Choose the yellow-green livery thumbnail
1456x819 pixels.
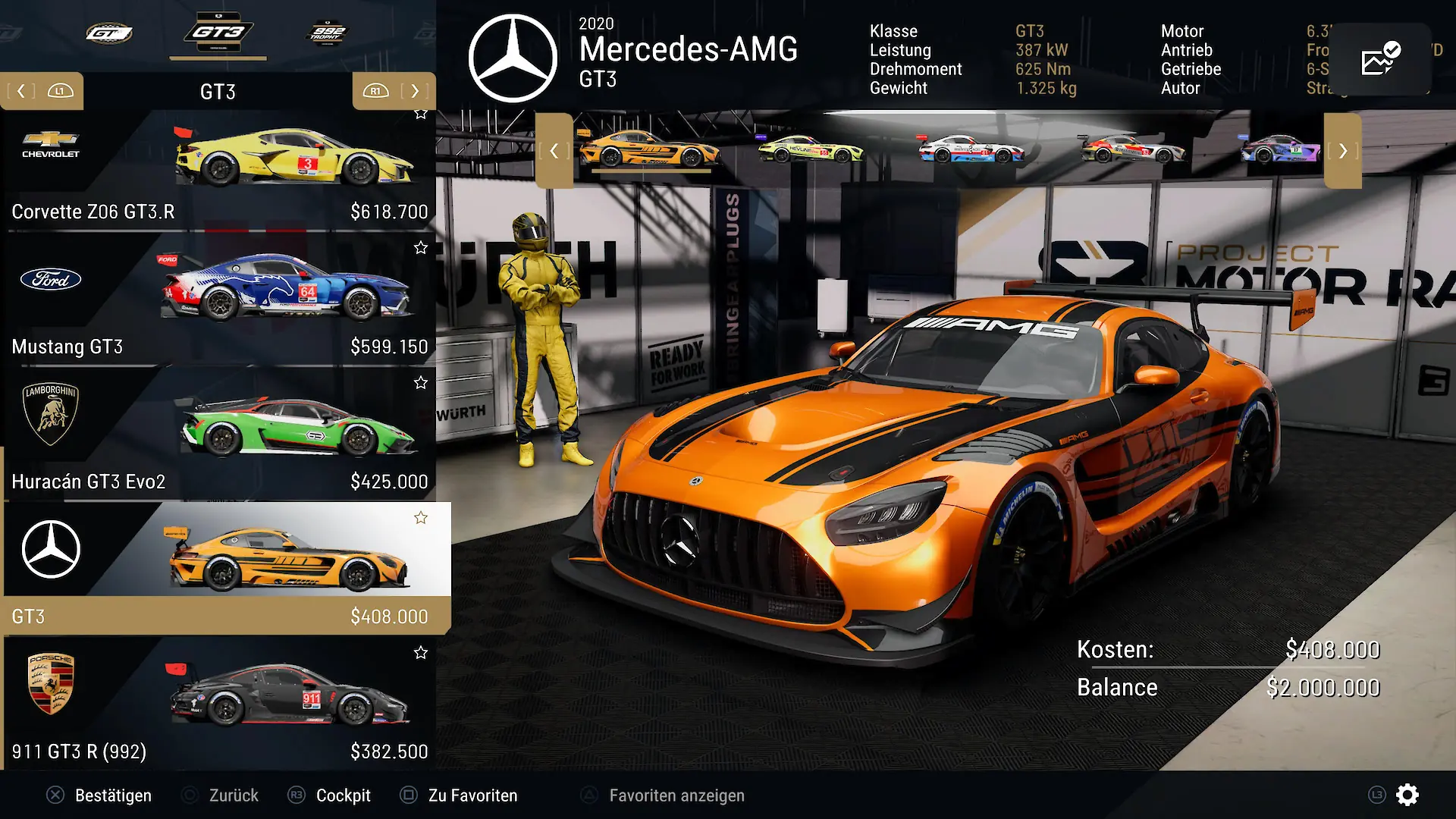coord(811,149)
